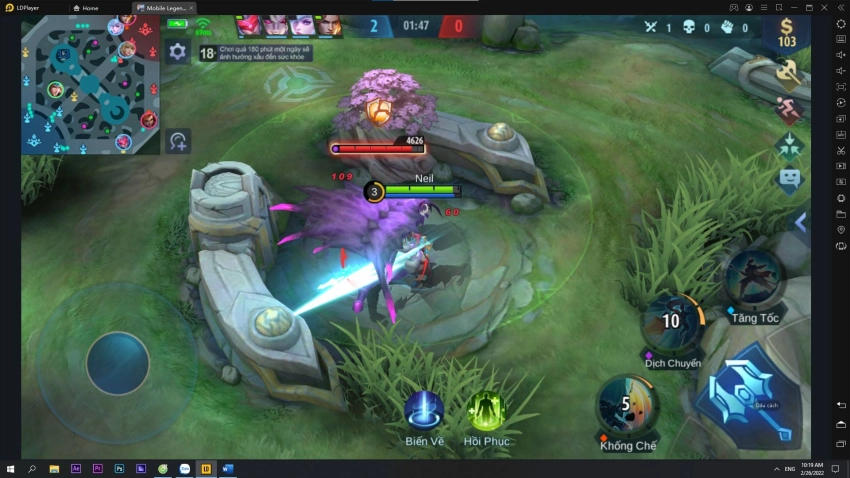Tap the battlefield minimap

[x=90, y=86]
